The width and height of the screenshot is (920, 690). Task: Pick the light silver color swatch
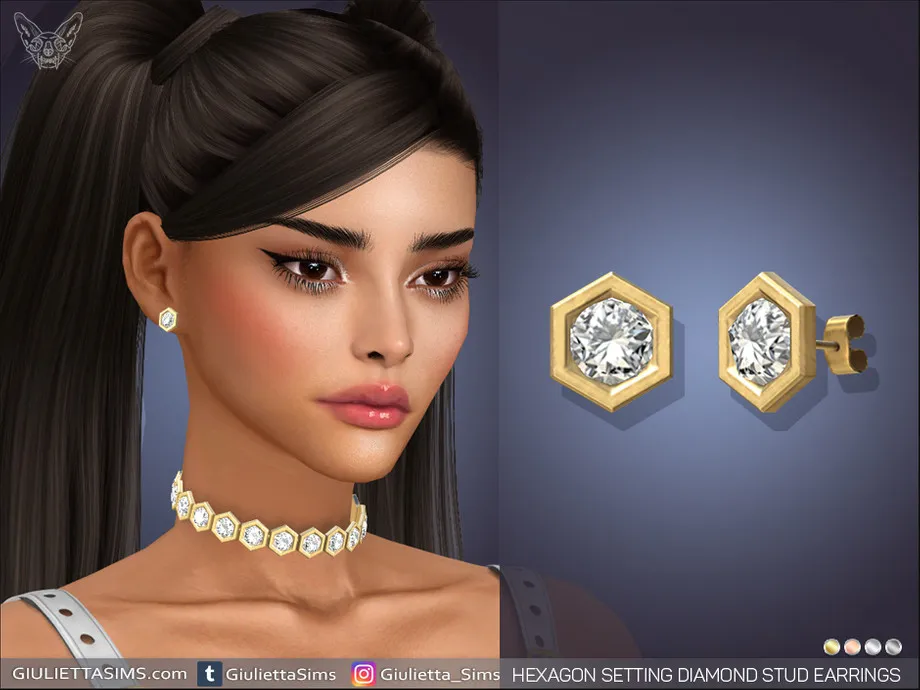pos(872,646)
